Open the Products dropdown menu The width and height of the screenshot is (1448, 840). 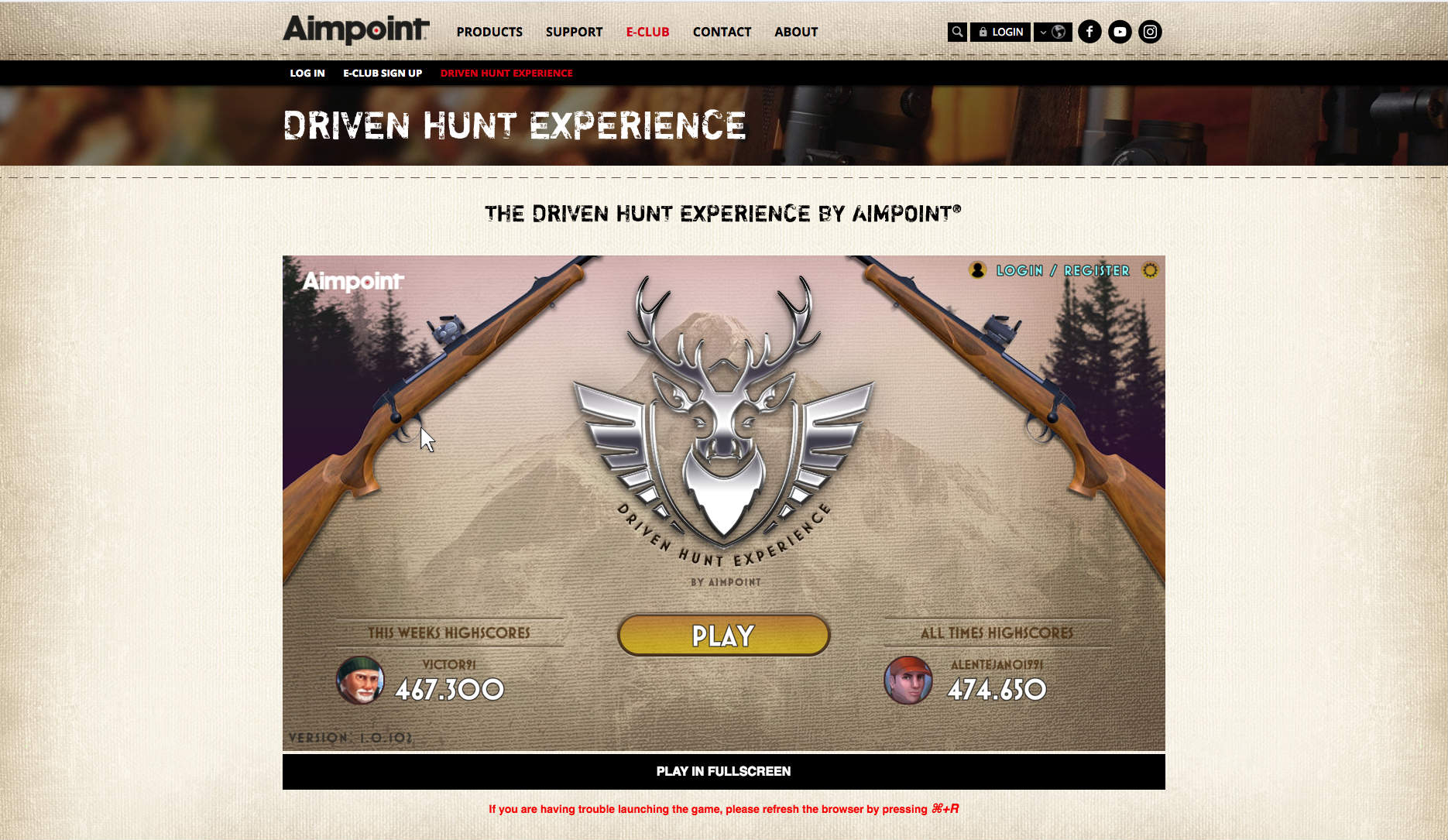(x=489, y=32)
